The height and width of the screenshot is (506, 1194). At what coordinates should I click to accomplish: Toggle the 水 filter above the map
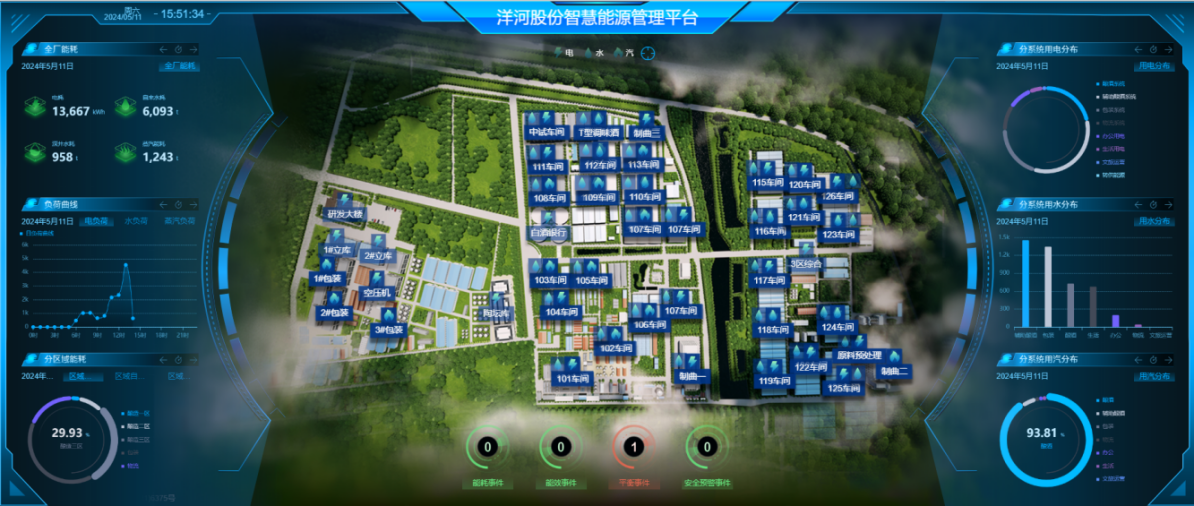[x=594, y=51]
